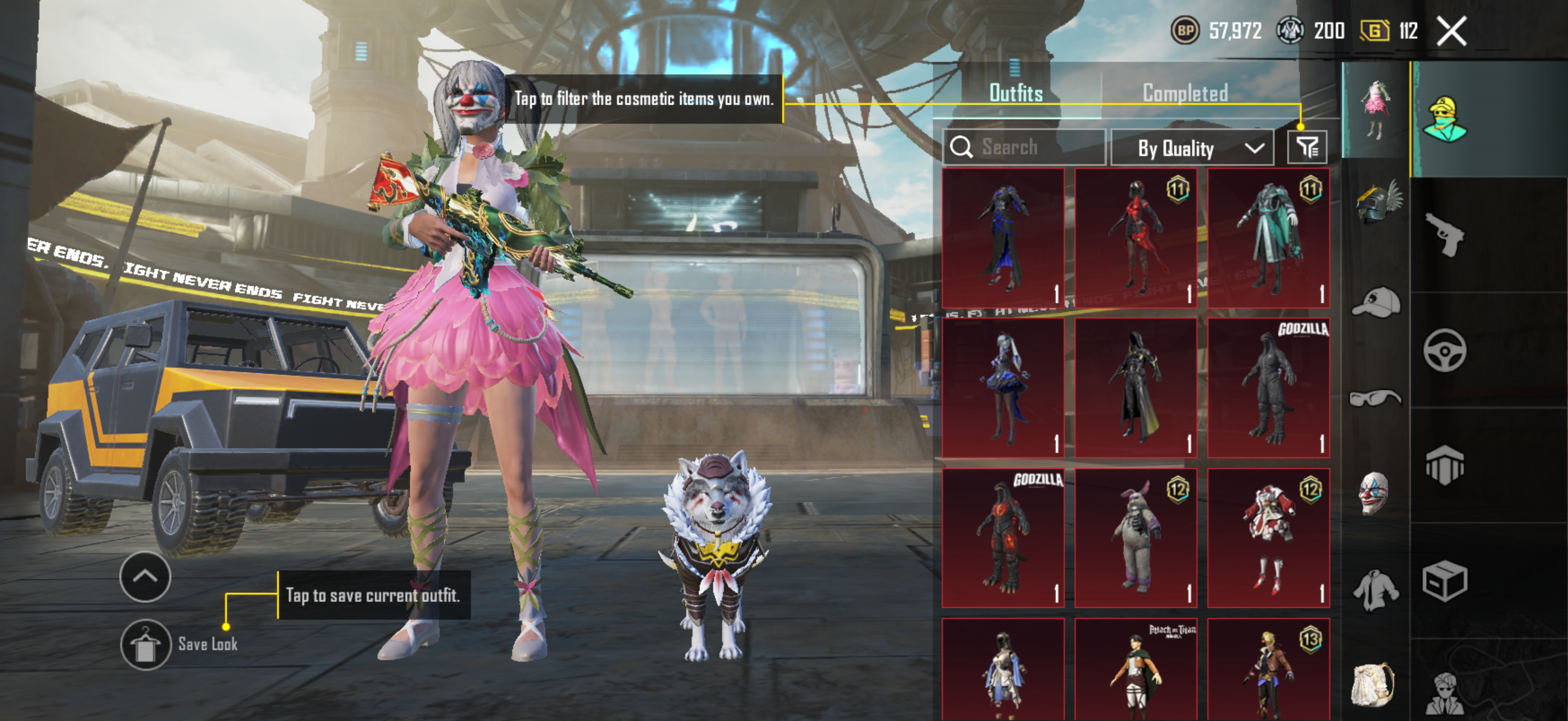Close the wardrobe with the X button
The image size is (1568, 721).
coord(1452,31)
